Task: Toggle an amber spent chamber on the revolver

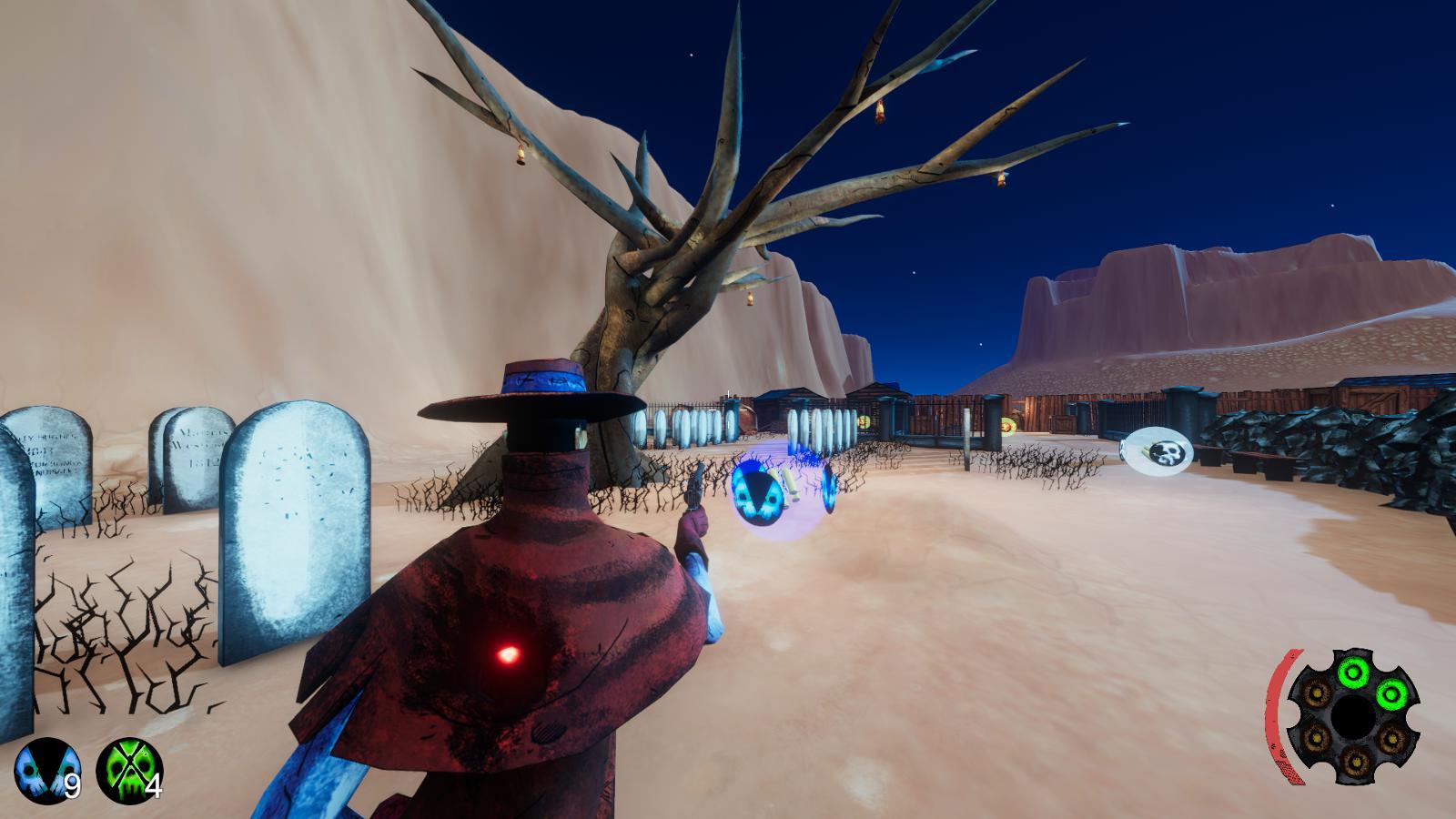Action: (x=1318, y=693)
